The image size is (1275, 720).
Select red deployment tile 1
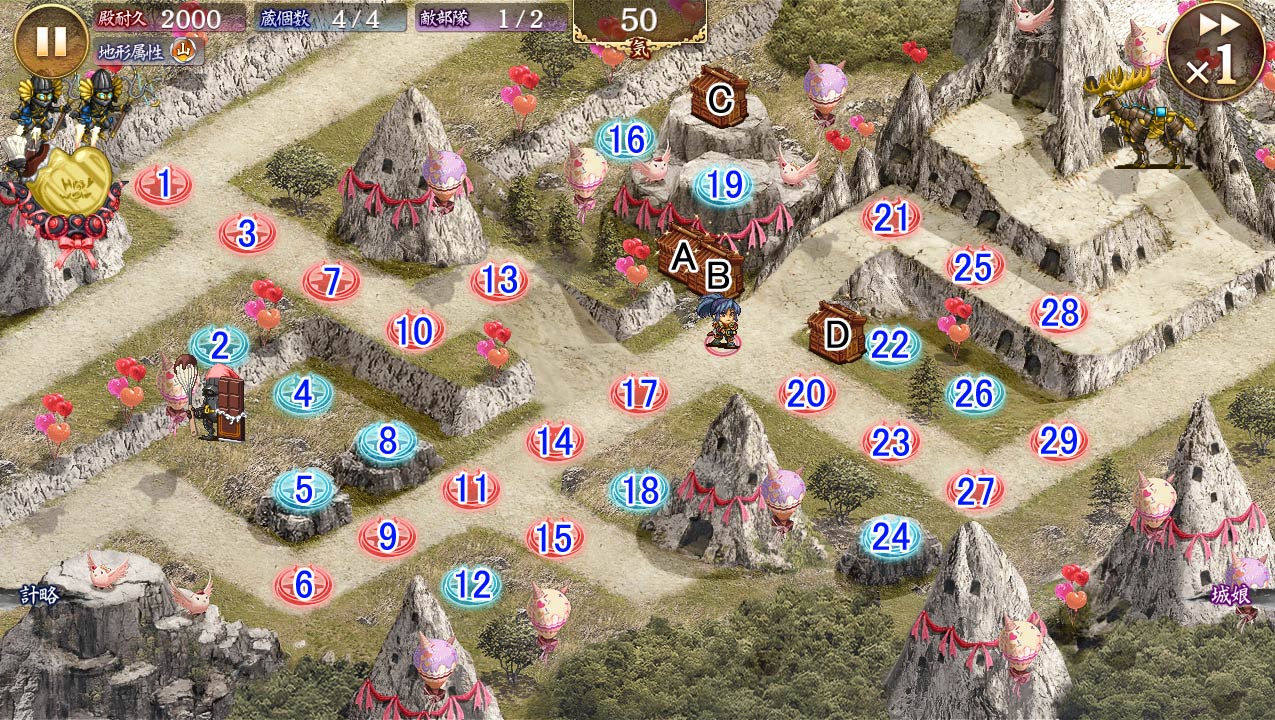[x=164, y=185]
